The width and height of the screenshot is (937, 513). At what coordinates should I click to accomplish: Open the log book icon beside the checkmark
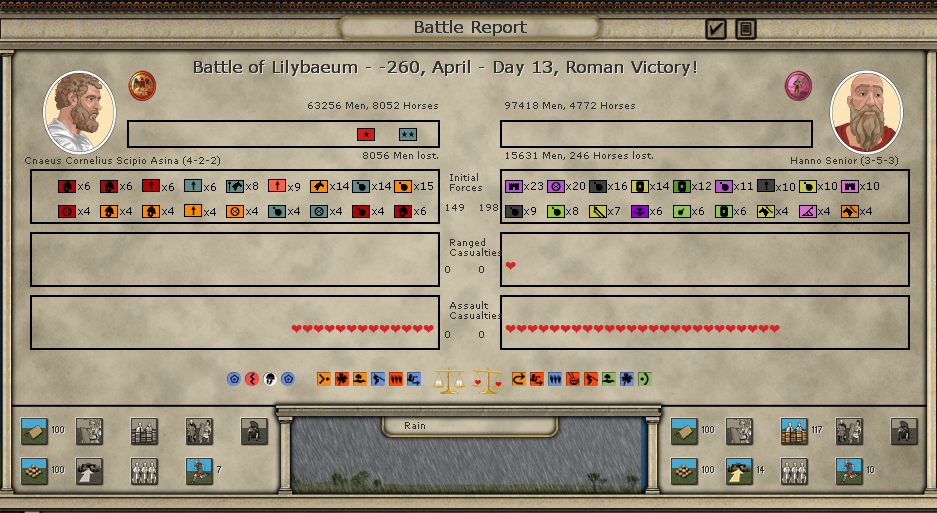[746, 29]
